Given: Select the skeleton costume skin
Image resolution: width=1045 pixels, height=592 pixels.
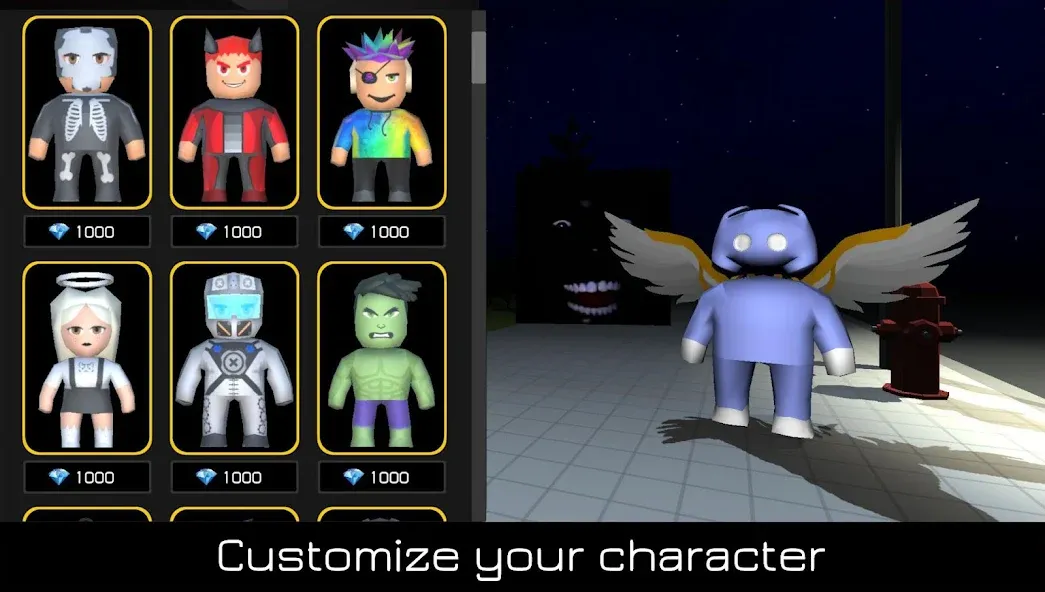Looking at the screenshot, I should [x=87, y=111].
